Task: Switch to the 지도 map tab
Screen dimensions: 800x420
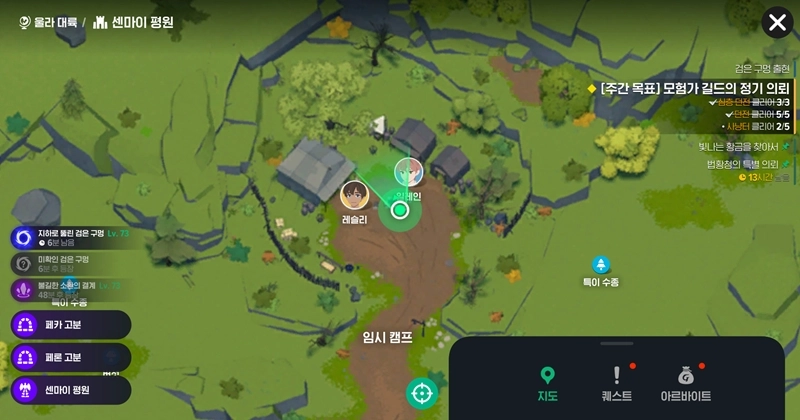Action: pos(547,385)
